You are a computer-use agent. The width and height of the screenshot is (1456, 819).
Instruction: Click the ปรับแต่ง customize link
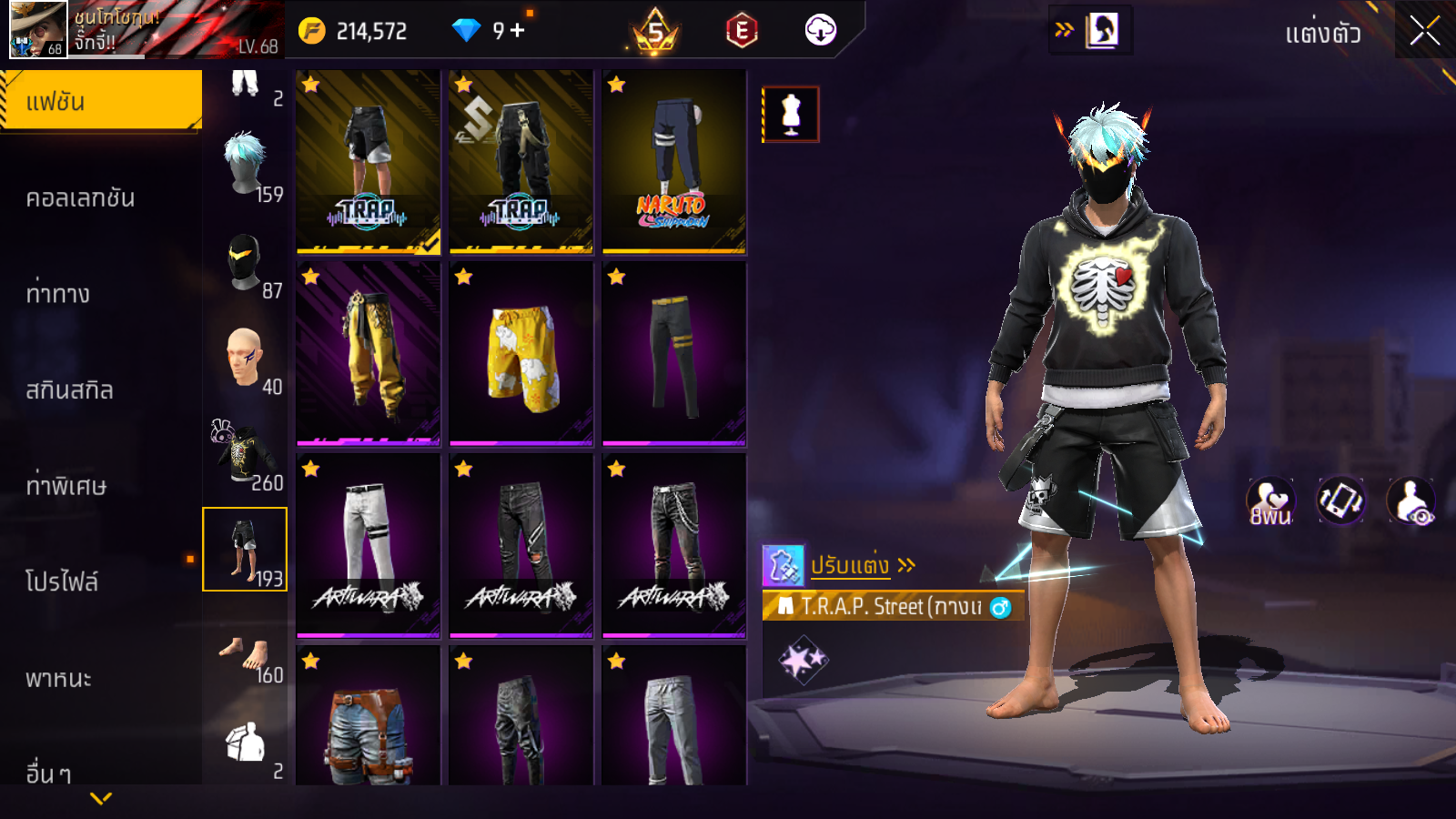click(x=851, y=565)
